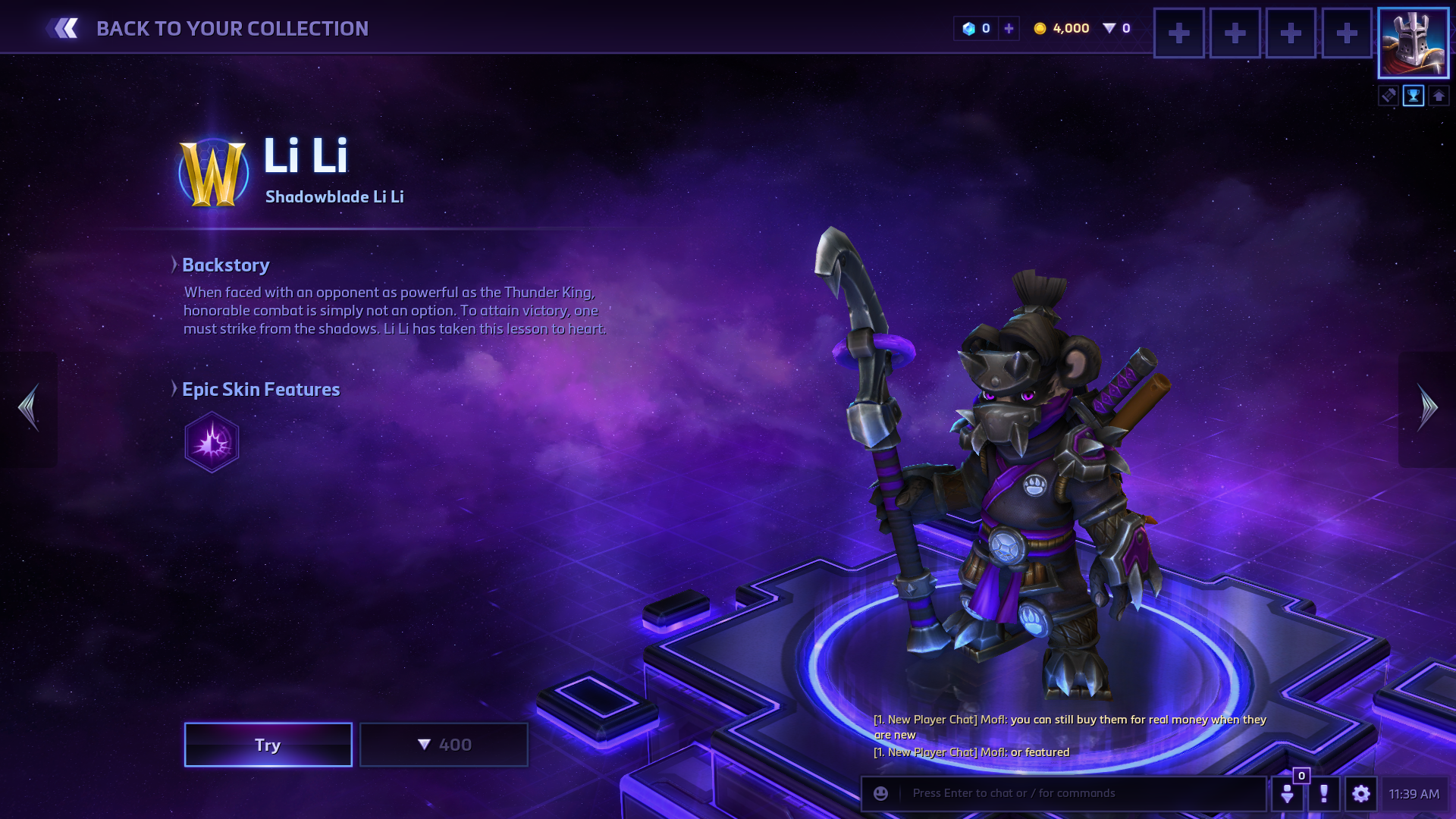Buy the skin for 400 shards
The height and width of the screenshot is (819, 1456).
[444, 745]
